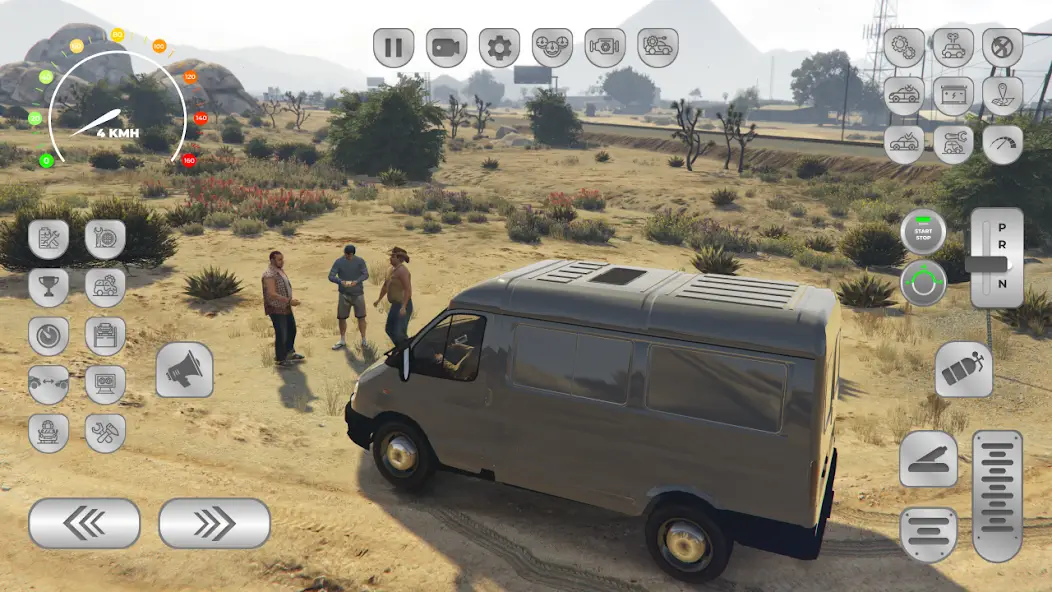
Task: Activate the right turn signal arrow
Action: (214, 523)
